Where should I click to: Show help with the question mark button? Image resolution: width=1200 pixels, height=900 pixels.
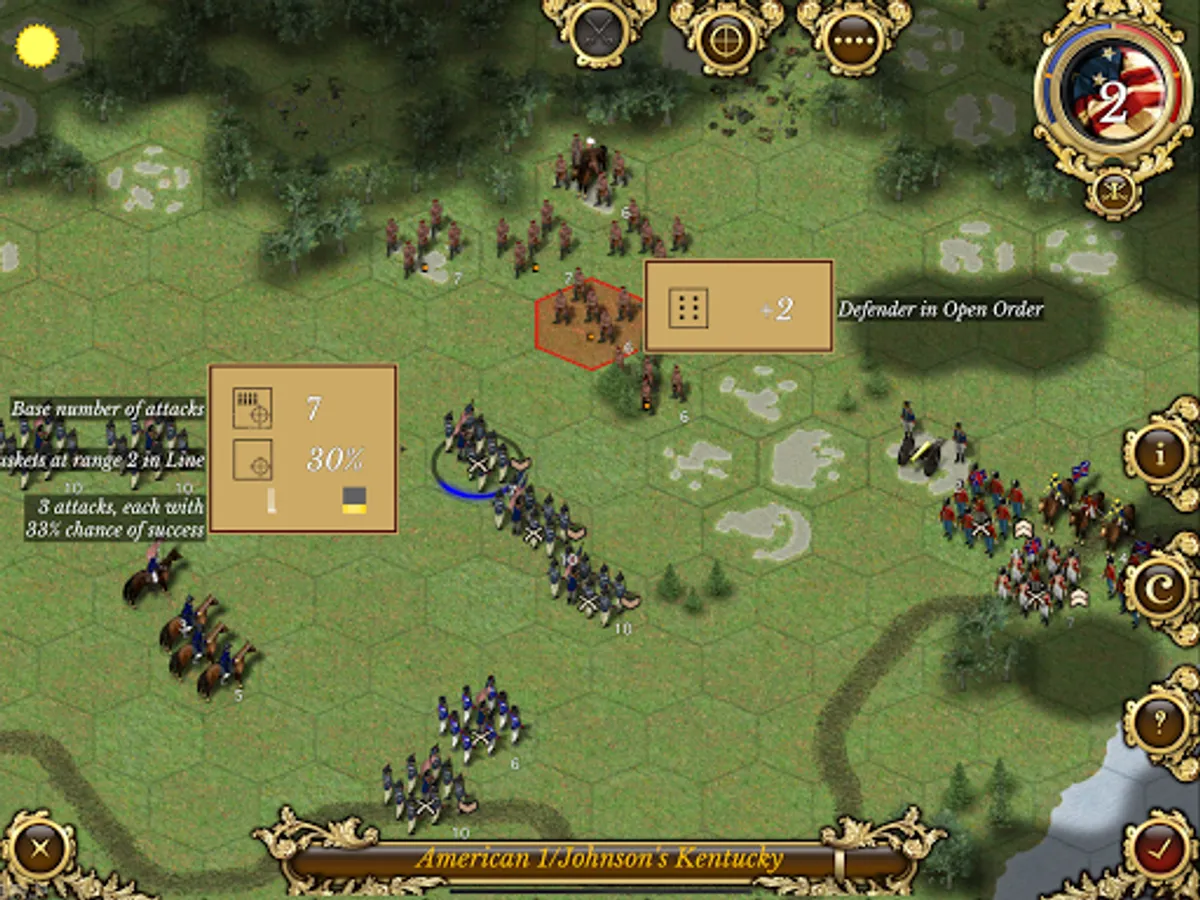pos(1160,723)
